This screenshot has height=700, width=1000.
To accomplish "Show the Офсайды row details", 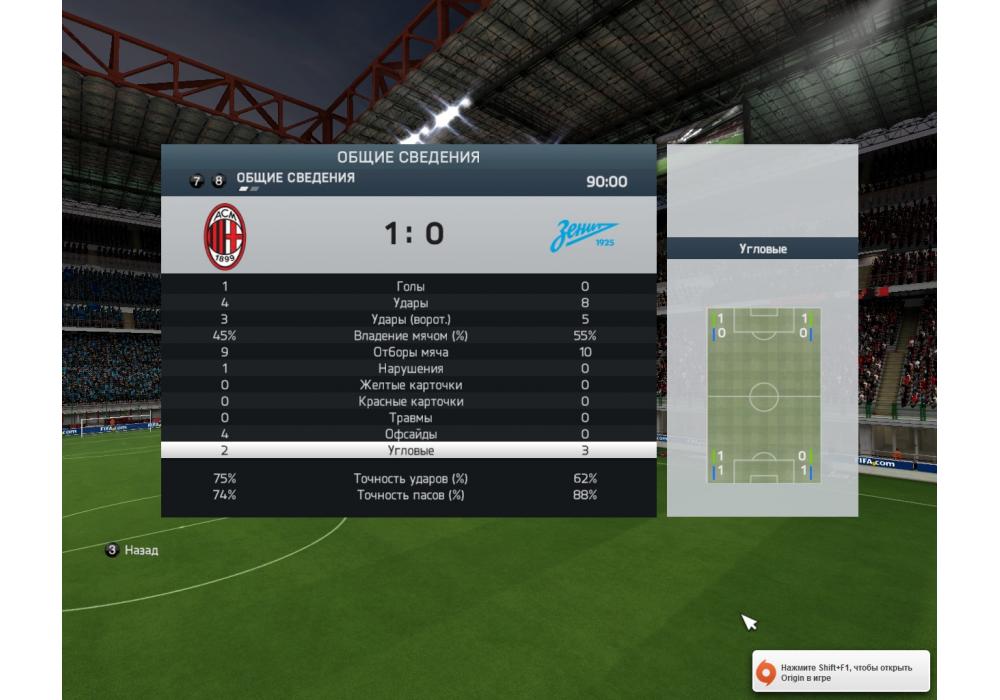I will tap(410, 434).
